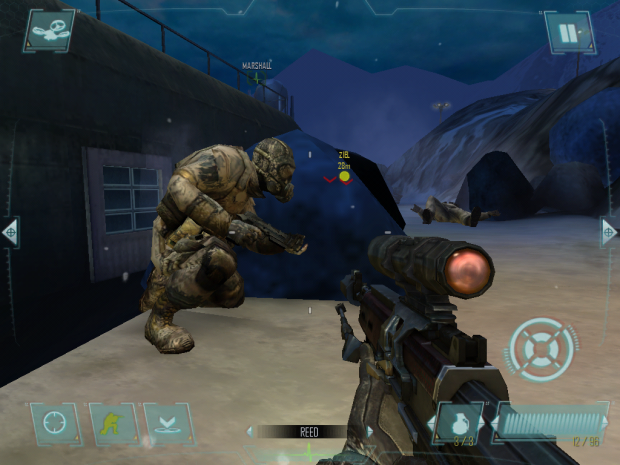
Task: Fire weapon with the large crosshair button
Action: (x=541, y=350)
